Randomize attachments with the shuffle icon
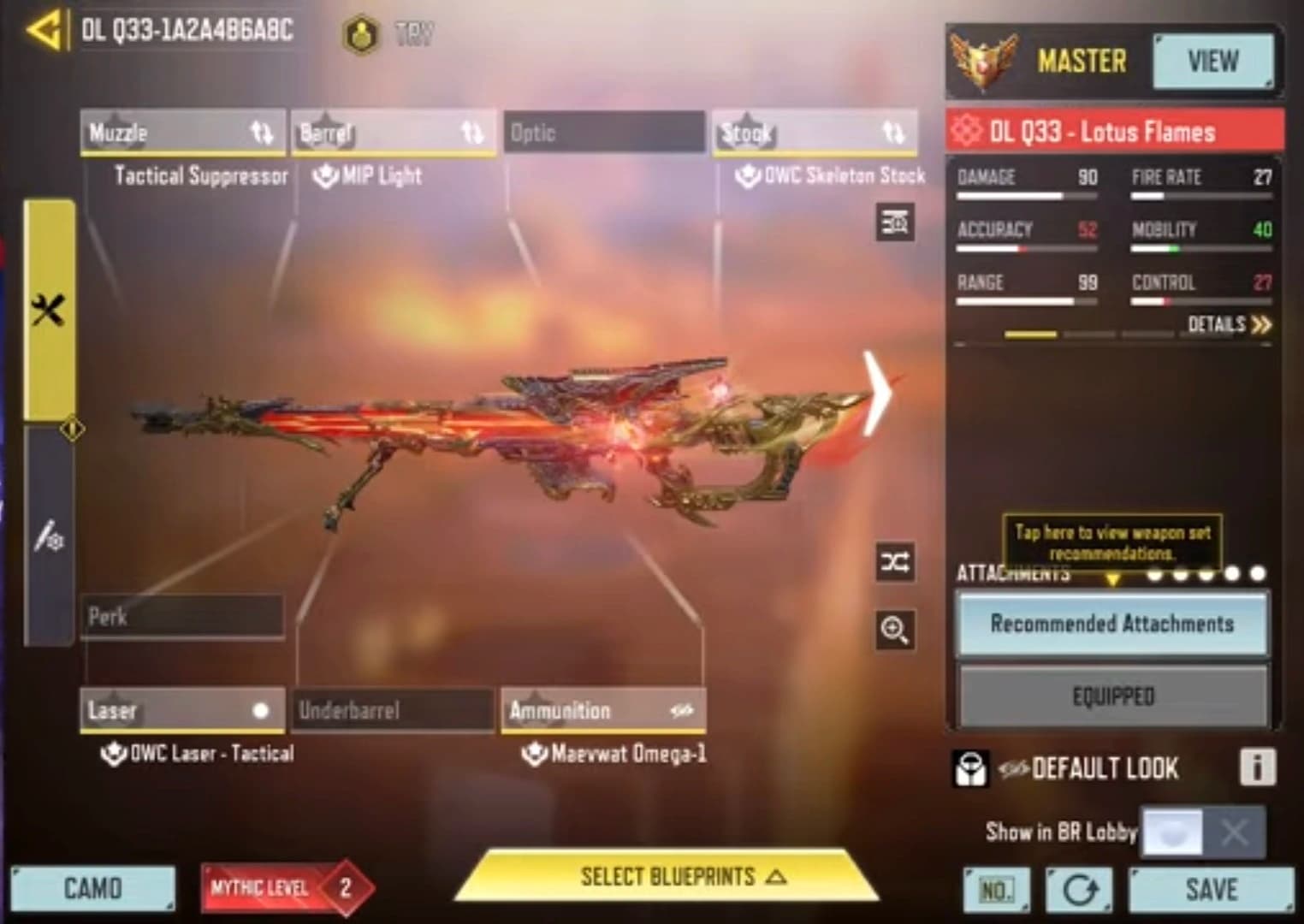The width and height of the screenshot is (1304, 924). [x=895, y=562]
